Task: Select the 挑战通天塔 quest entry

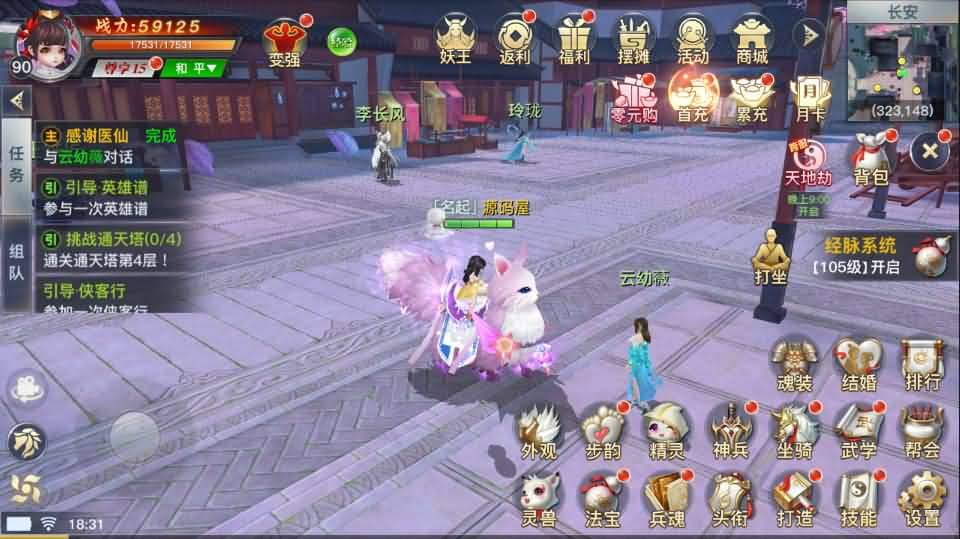Action: coord(110,249)
